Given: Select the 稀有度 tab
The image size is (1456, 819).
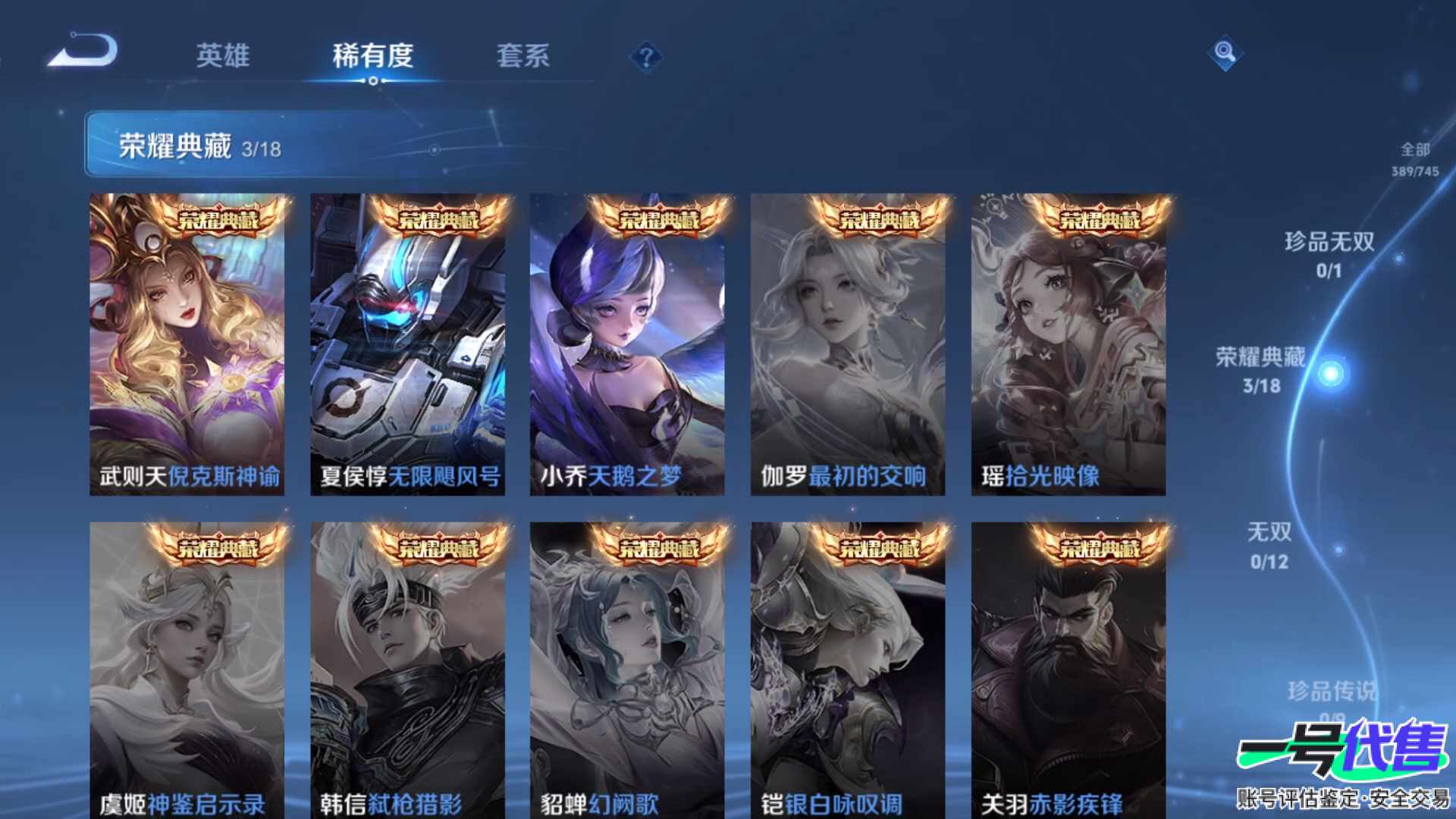Looking at the screenshot, I should (x=372, y=55).
